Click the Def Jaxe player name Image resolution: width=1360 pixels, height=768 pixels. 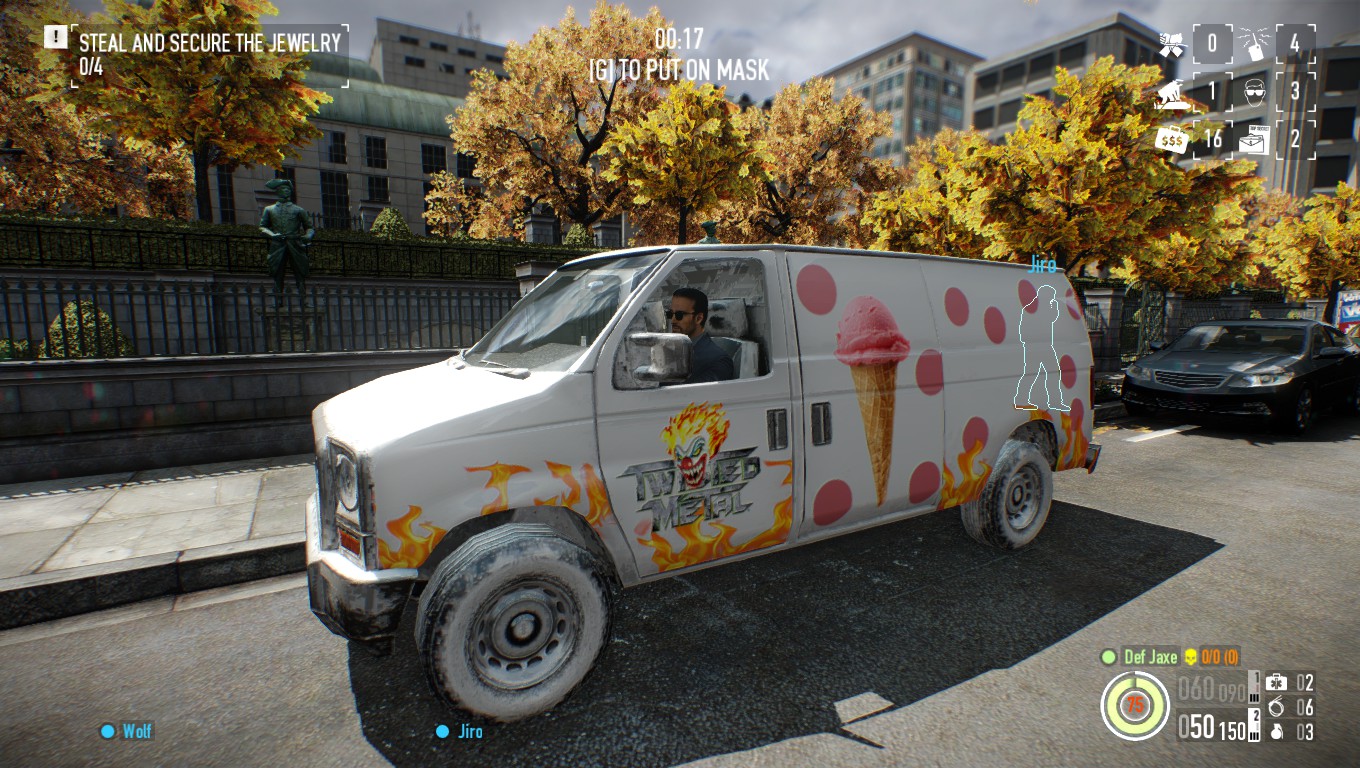1150,657
